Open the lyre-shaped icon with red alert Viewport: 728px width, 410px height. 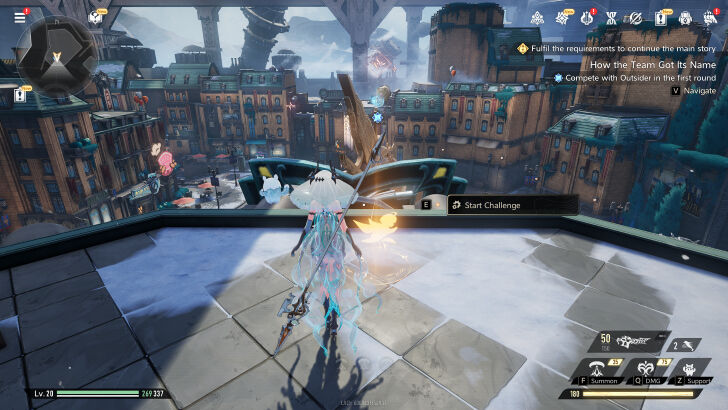pyautogui.click(x=587, y=18)
